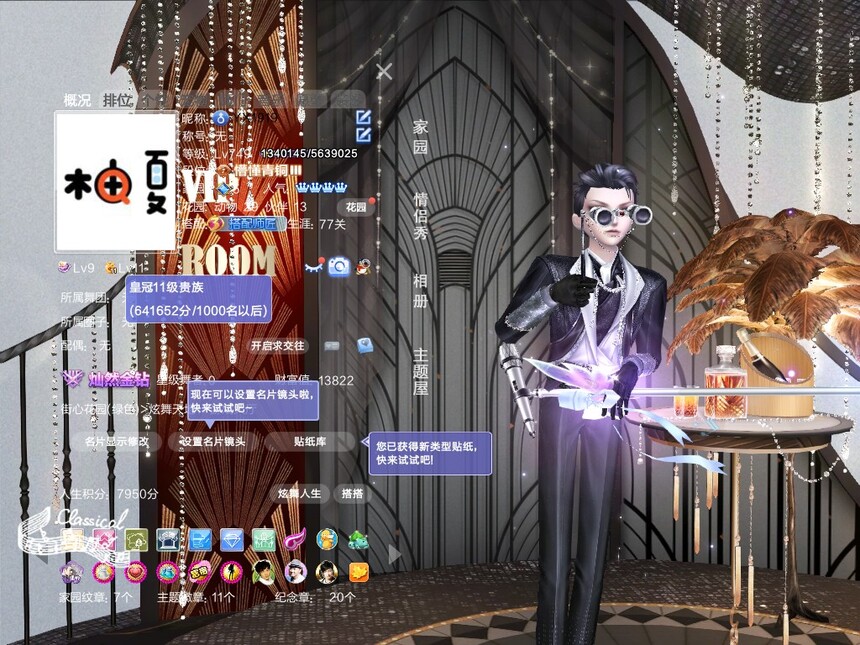Close the profile card panel
Viewport: 860px width, 645px height.
pyautogui.click(x=384, y=71)
